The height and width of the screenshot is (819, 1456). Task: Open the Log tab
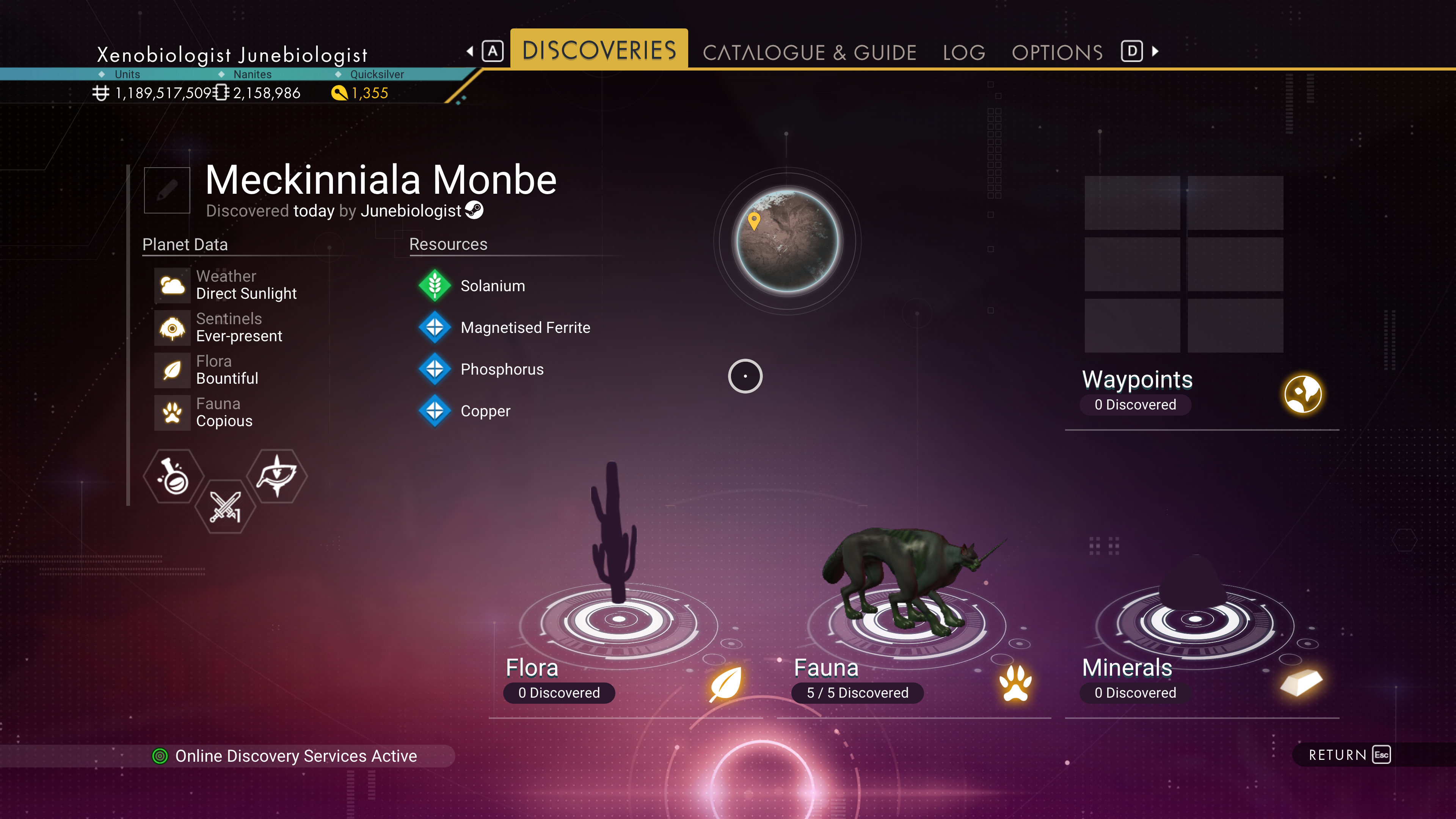[964, 53]
